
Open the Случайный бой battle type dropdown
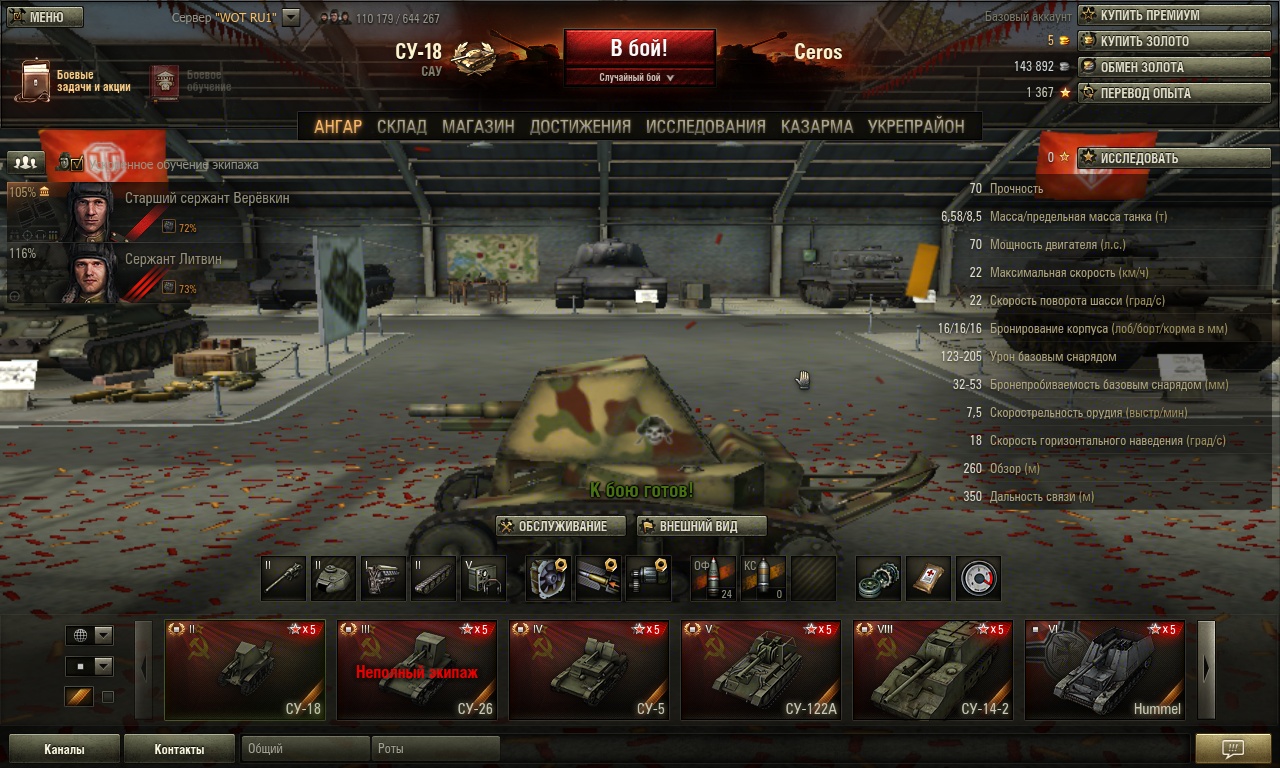[638, 77]
